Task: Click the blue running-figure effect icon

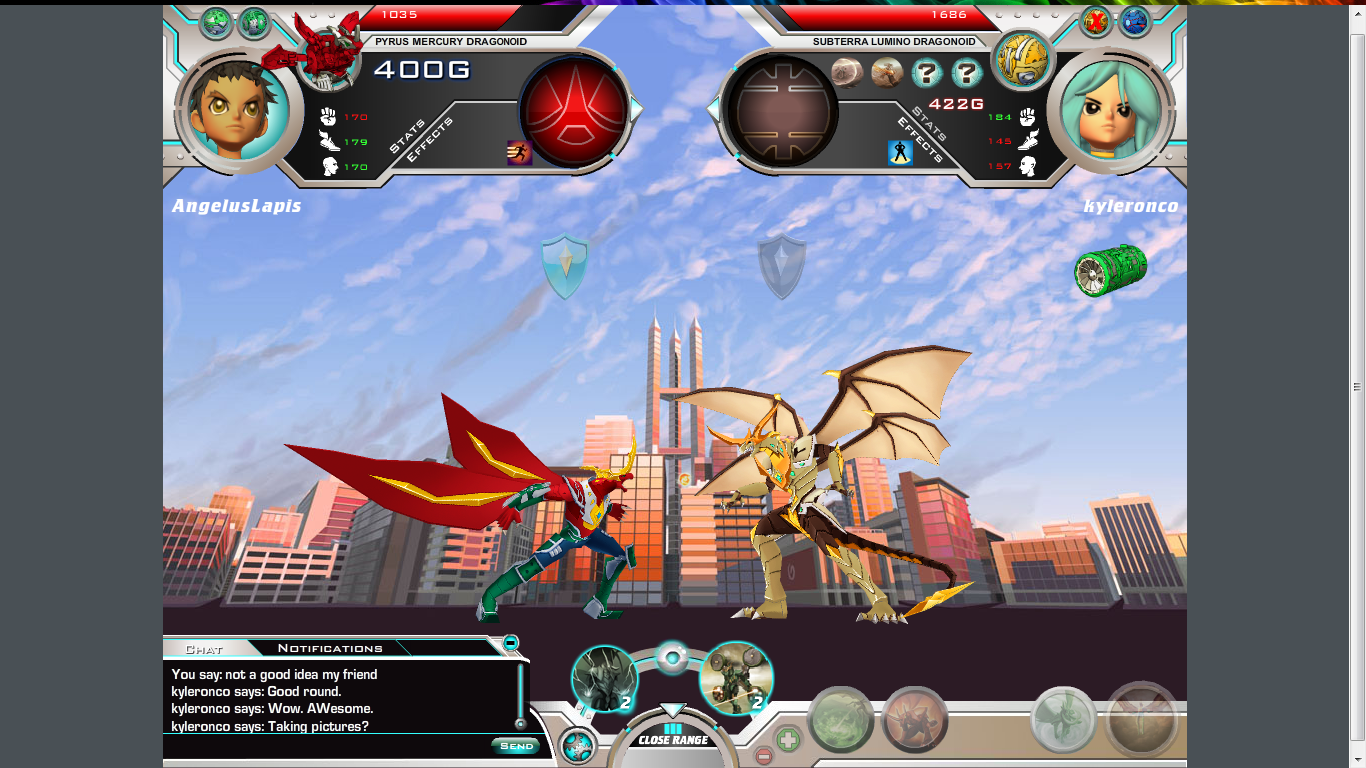Action: (x=519, y=153)
